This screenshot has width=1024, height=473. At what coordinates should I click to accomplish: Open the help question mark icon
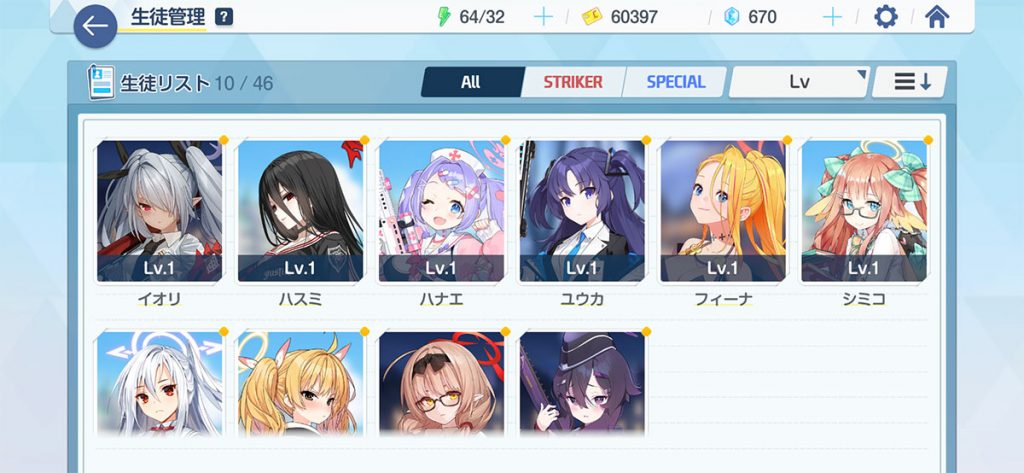pyautogui.click(x=224, y=17)
